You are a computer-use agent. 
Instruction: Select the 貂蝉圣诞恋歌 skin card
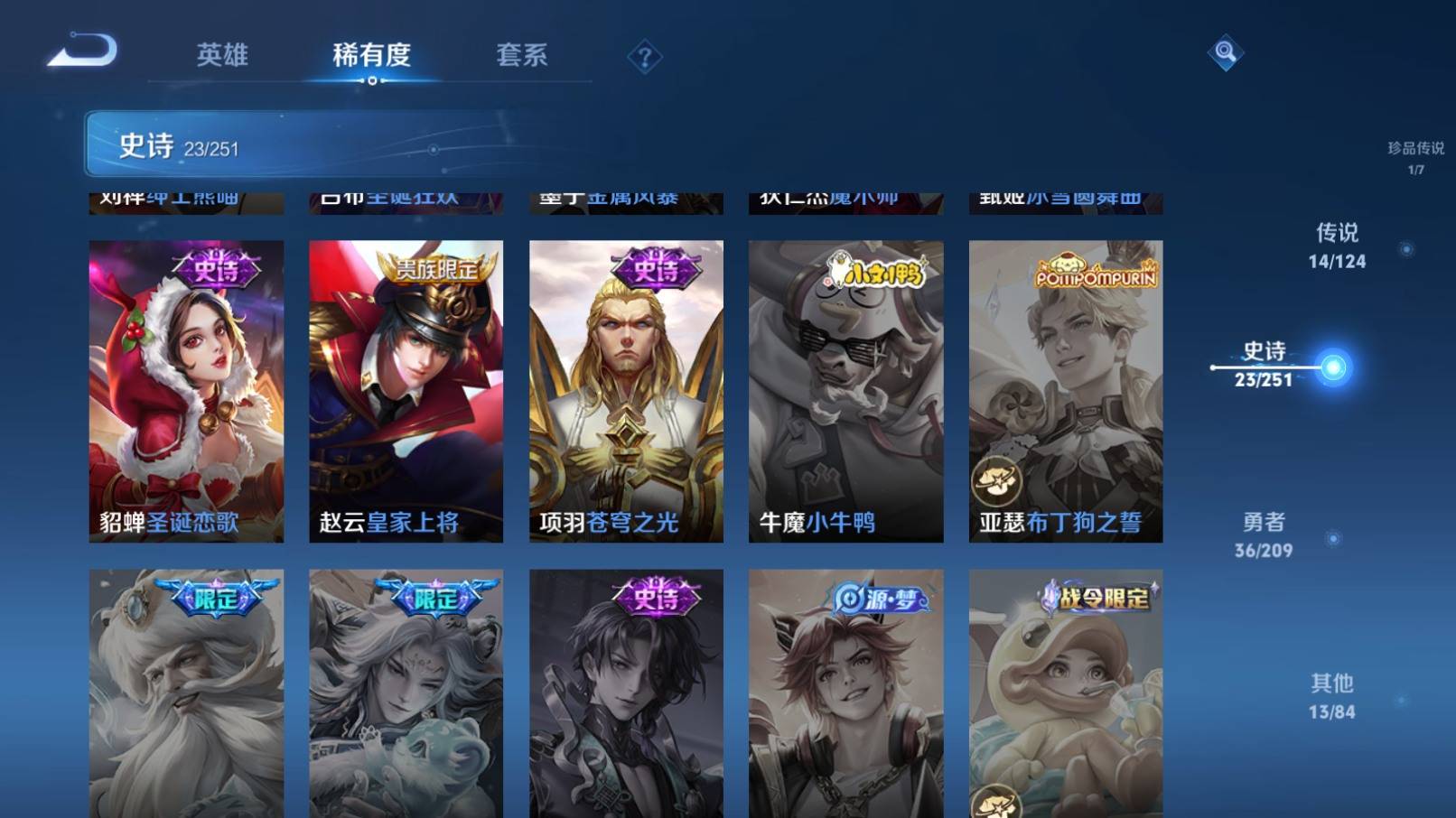(x=184, y=388)
